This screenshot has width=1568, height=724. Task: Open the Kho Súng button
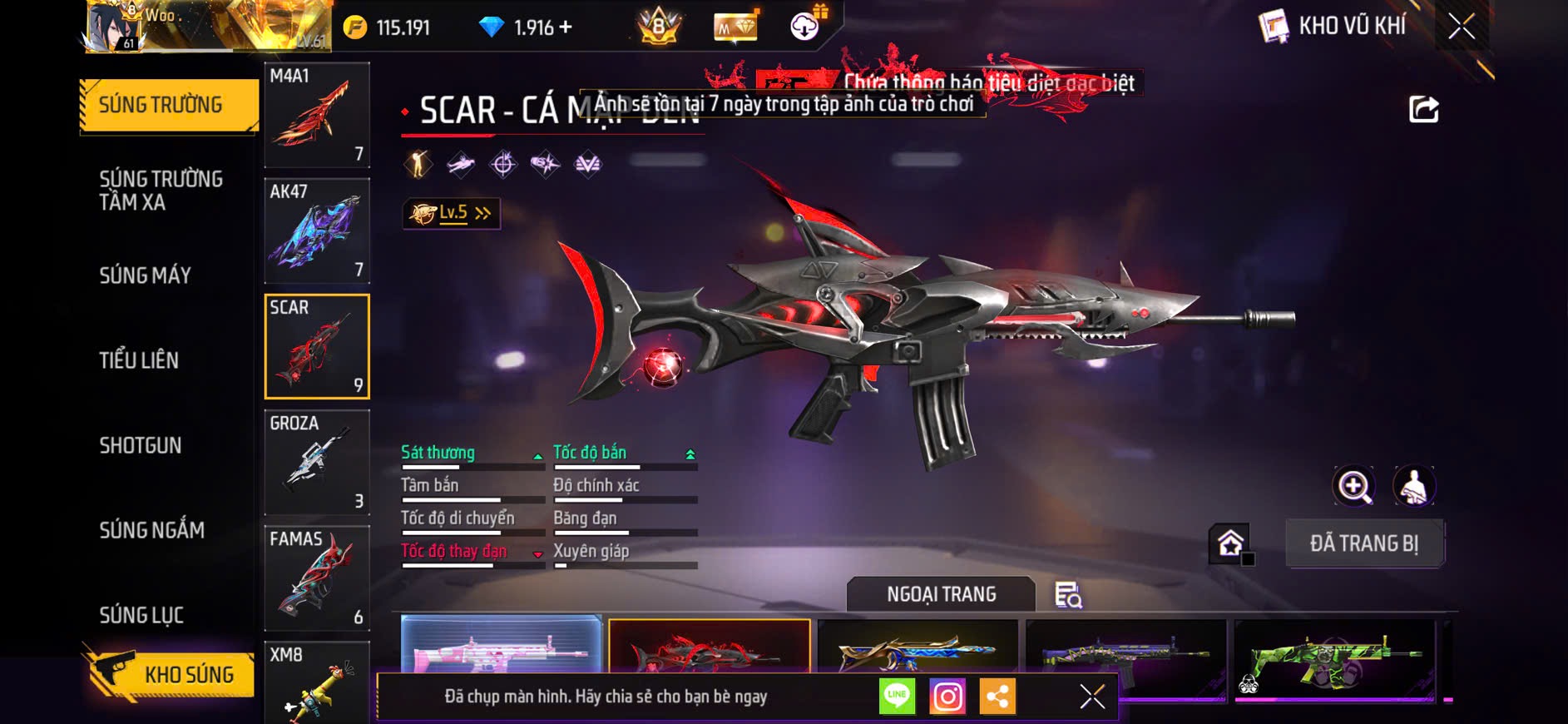click(x=171, y=674)
